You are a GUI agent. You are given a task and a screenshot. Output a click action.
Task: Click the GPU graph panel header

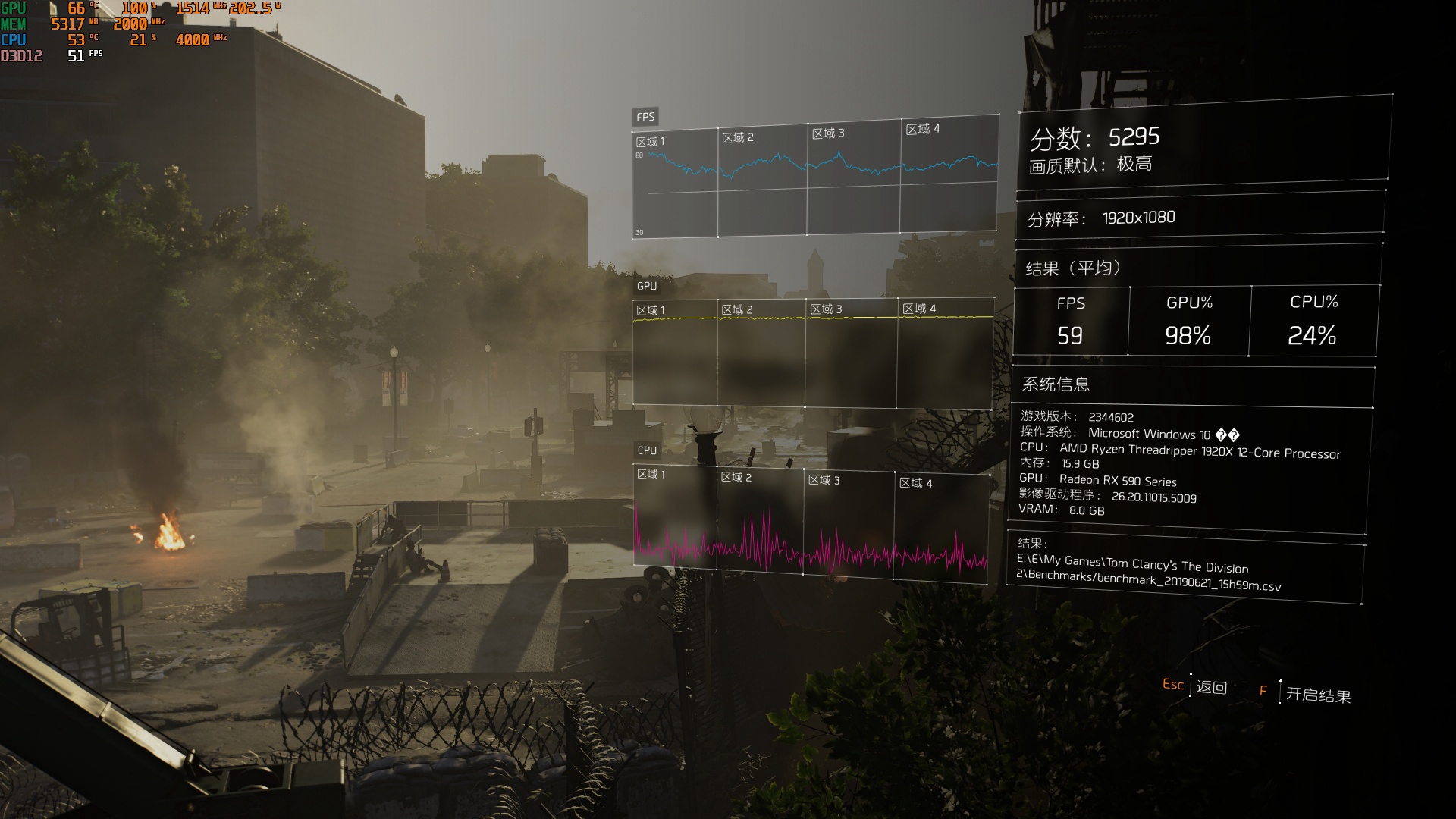click(x=645, y=288)
